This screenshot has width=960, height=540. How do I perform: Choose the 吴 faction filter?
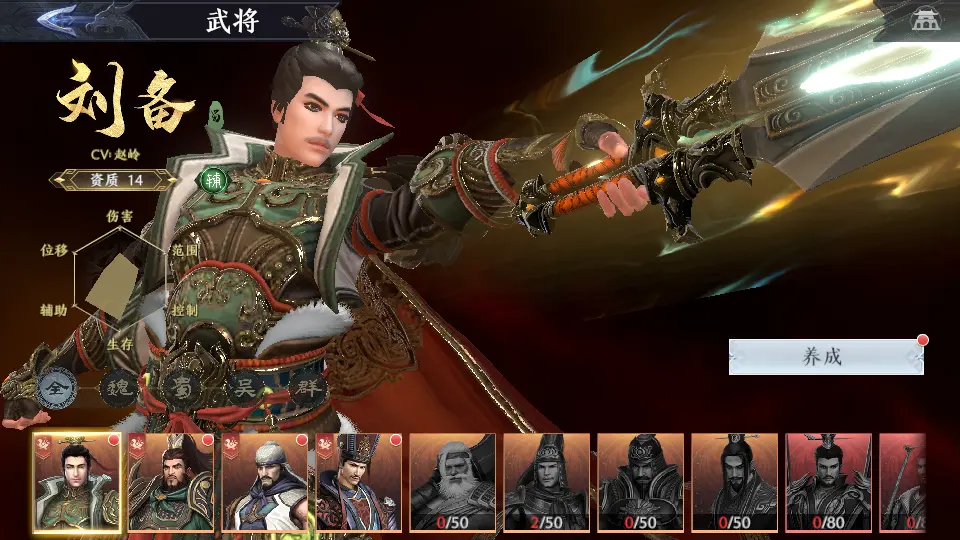(x=243, y=388)
